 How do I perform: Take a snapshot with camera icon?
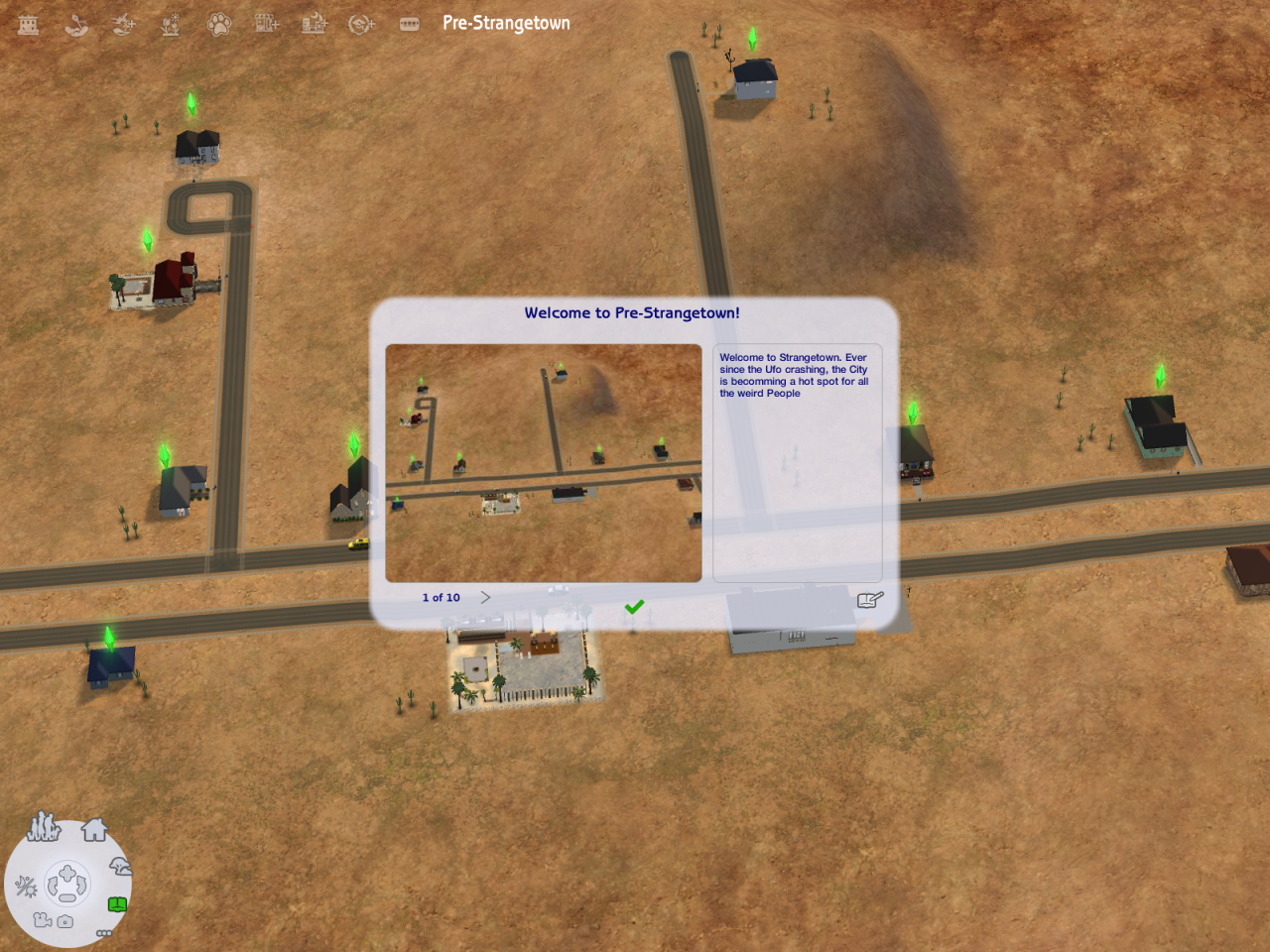[65, 921]
